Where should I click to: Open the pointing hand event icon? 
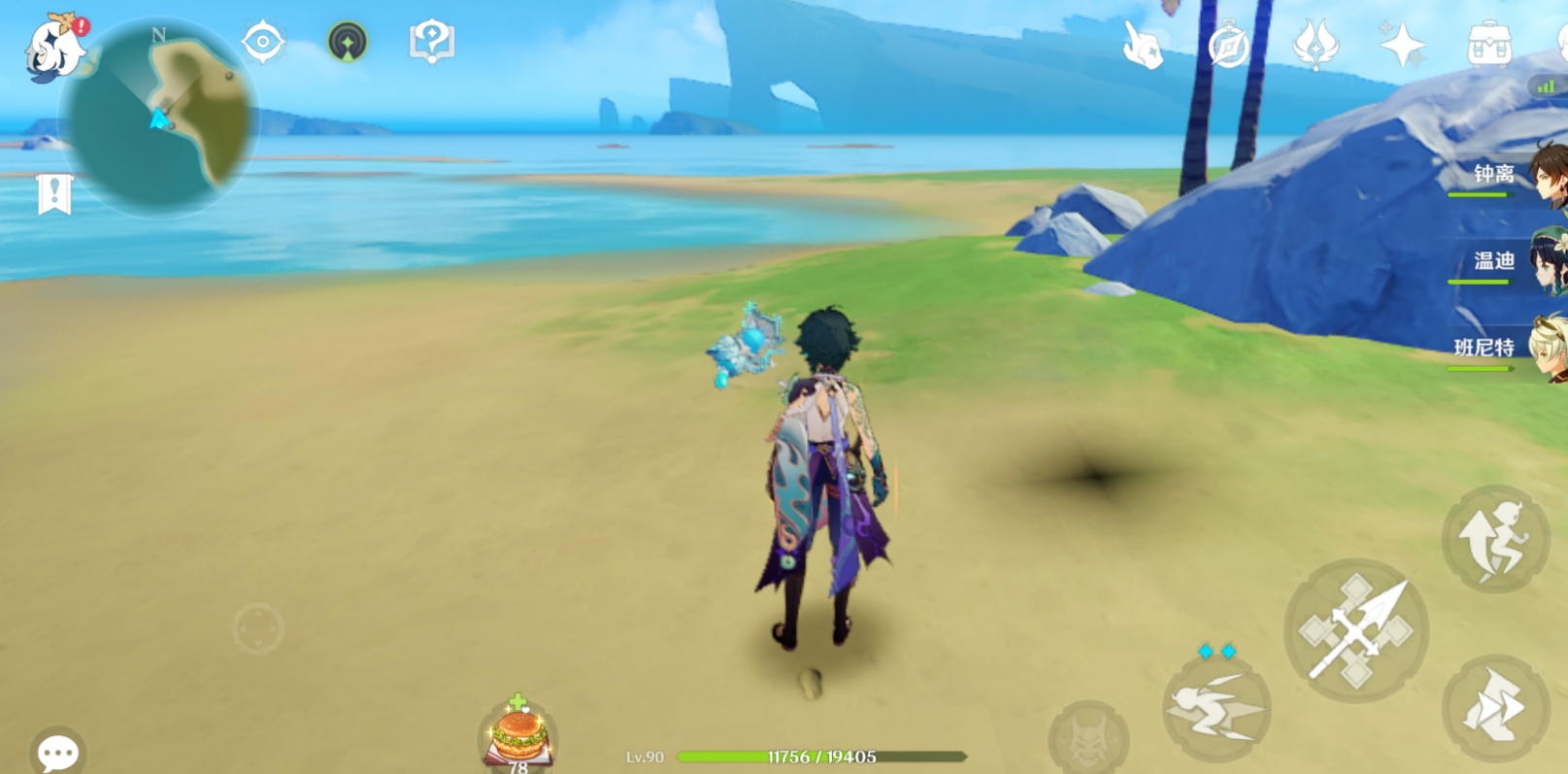click(x=1143, y=45)
